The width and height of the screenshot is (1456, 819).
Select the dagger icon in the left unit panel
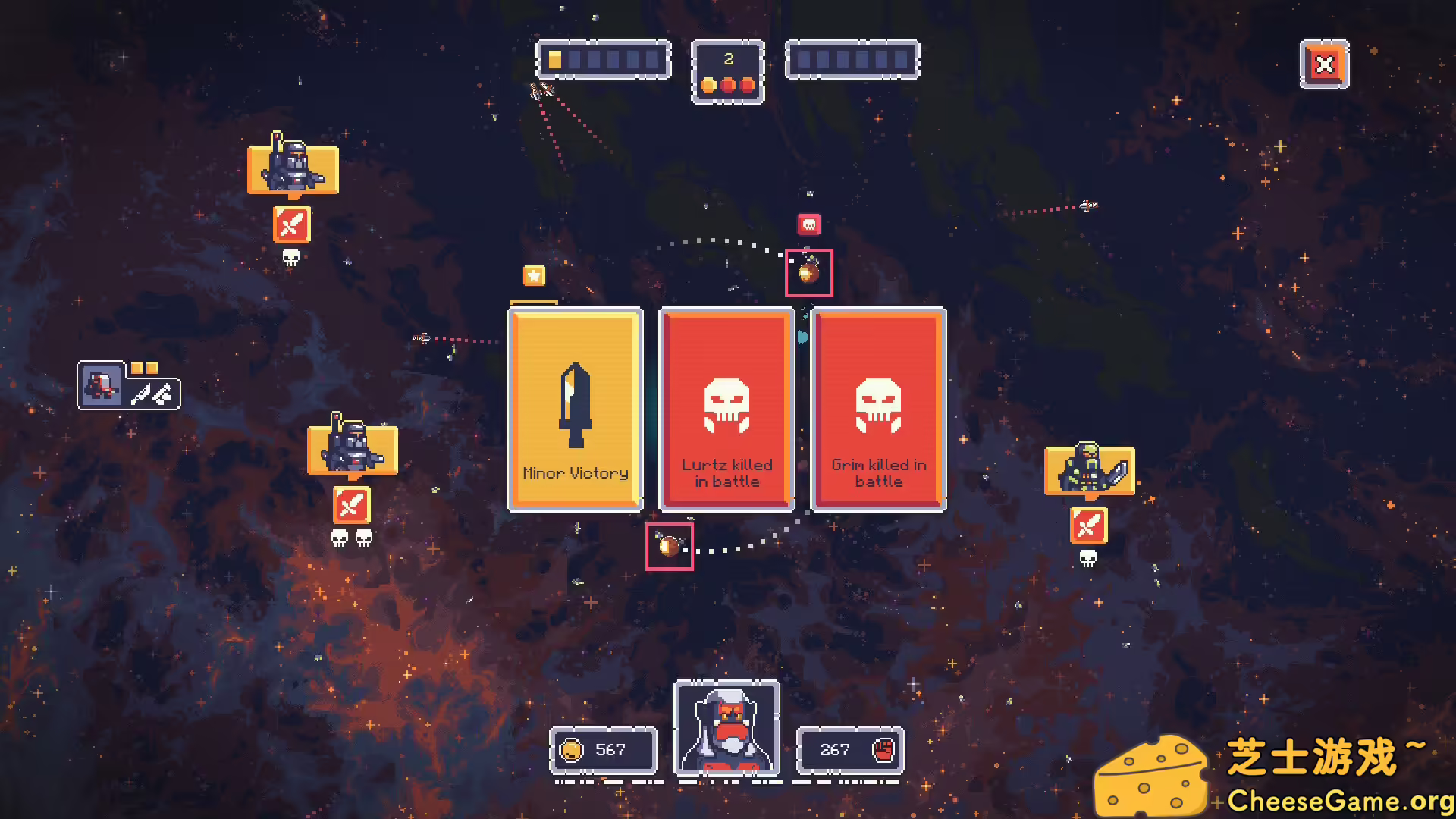143,395
